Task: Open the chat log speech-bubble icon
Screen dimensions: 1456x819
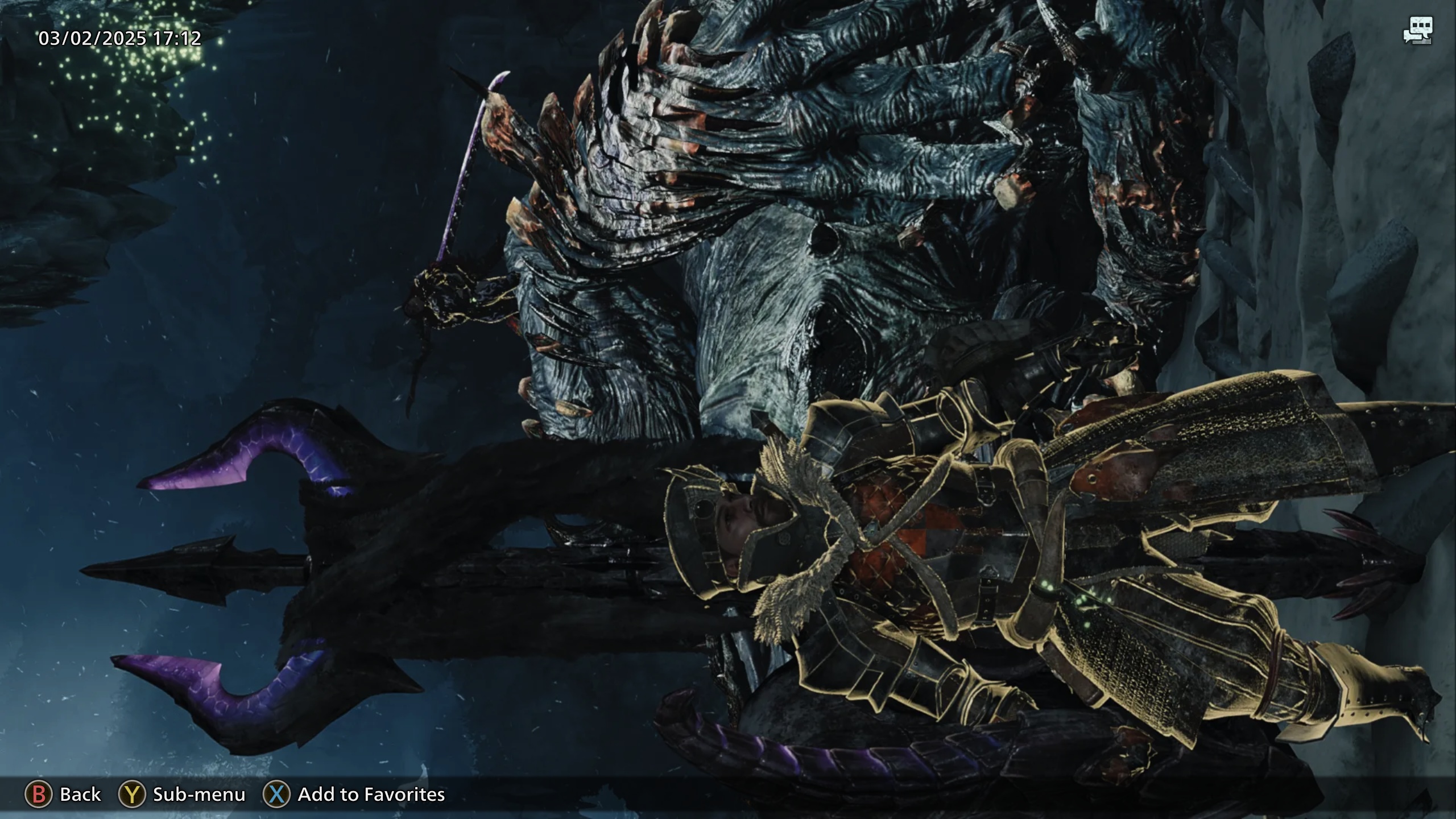Action: pyautogui.click(x=1417, y=31)
